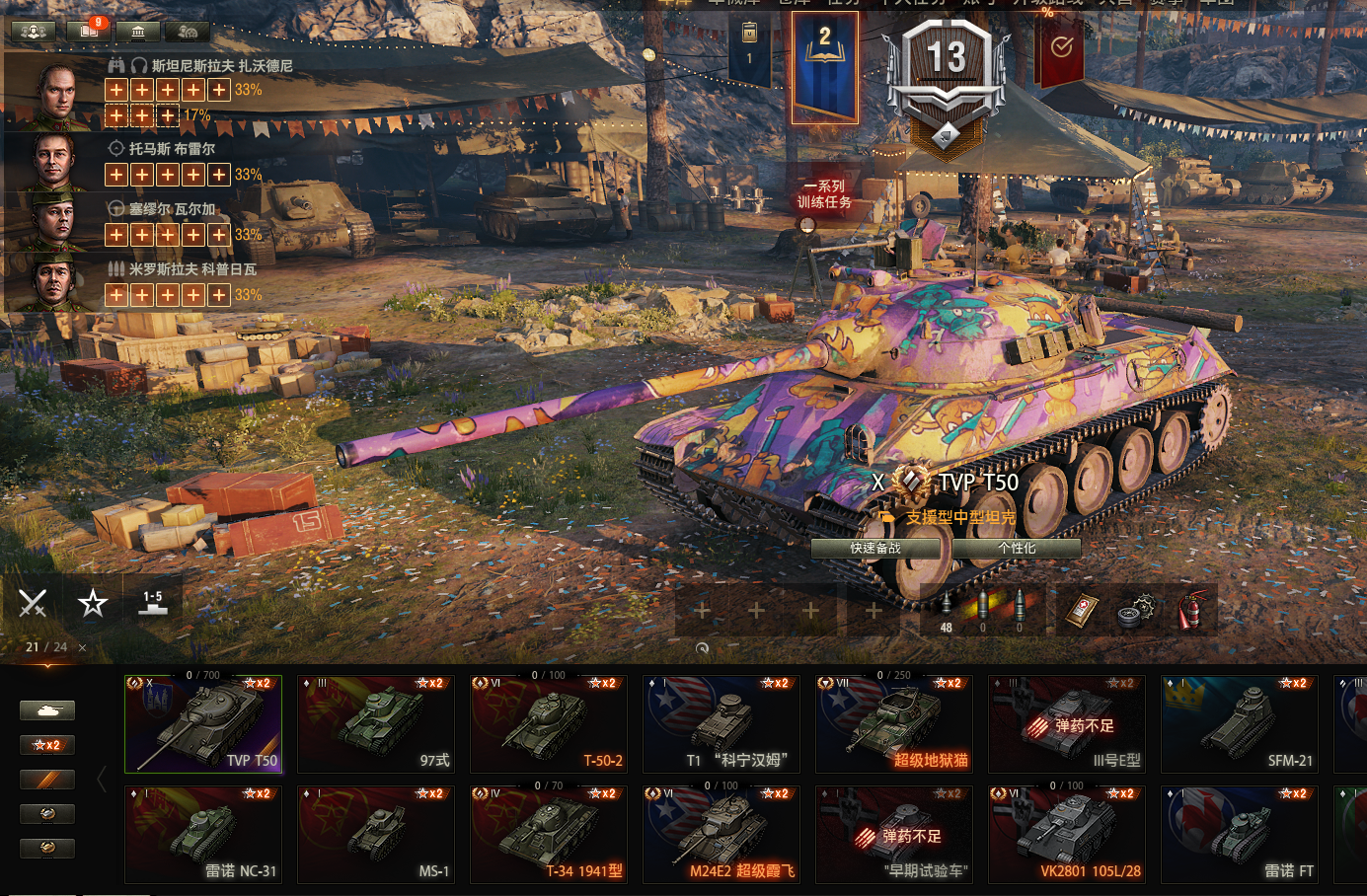Choose the T-50-2 tank card
This screenshot has width=1367, height=896.
tap(549, 724)
